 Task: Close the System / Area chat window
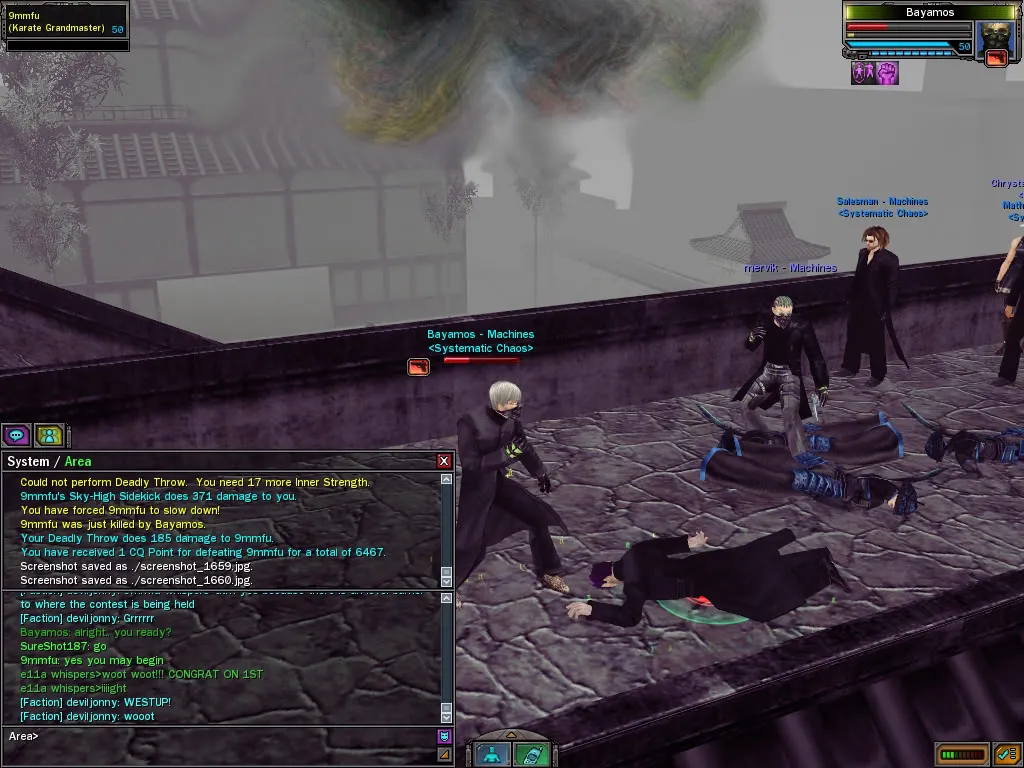click(444, 461)
